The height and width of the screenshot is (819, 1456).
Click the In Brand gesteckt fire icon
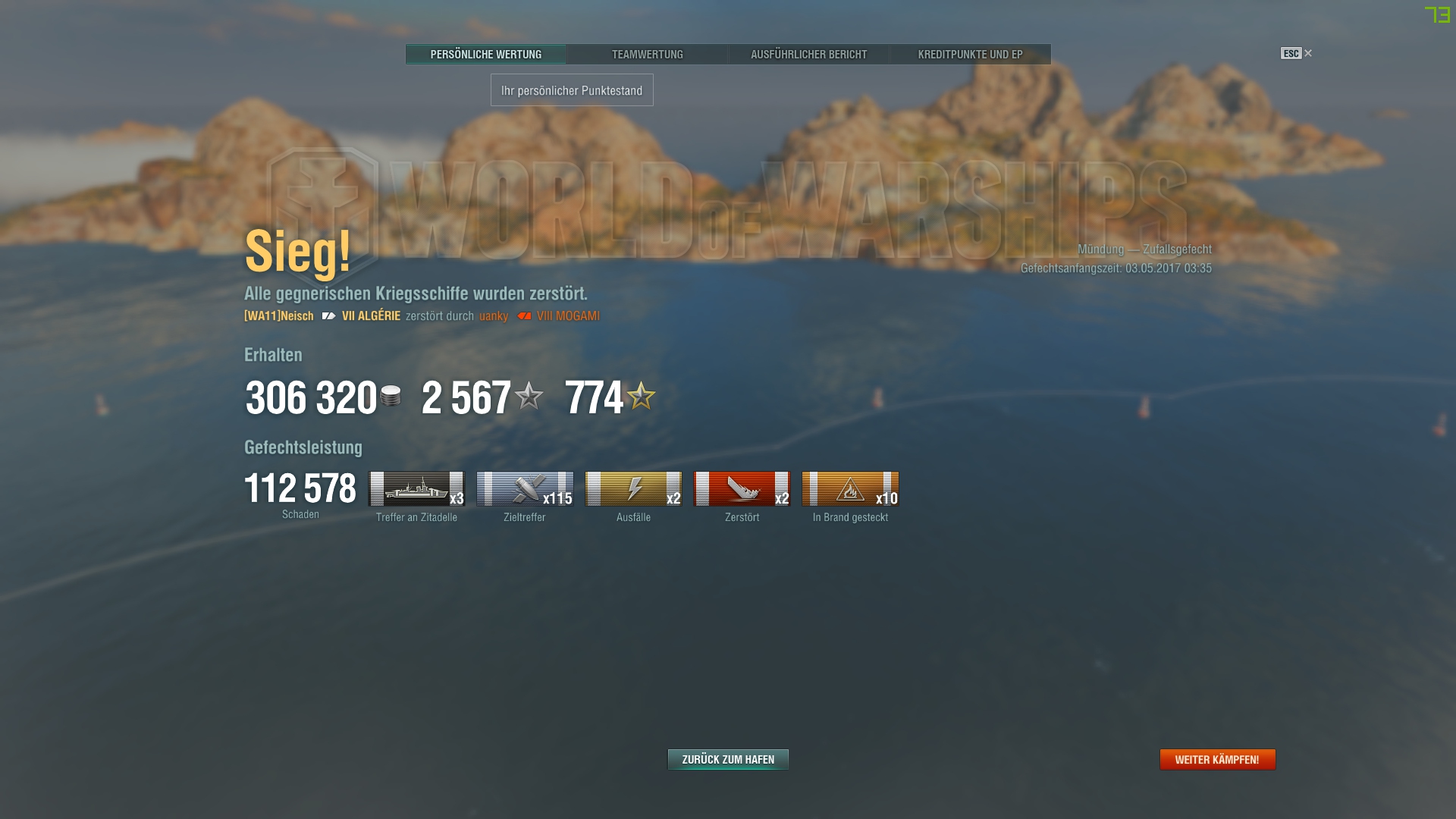(x=849, y=490)
